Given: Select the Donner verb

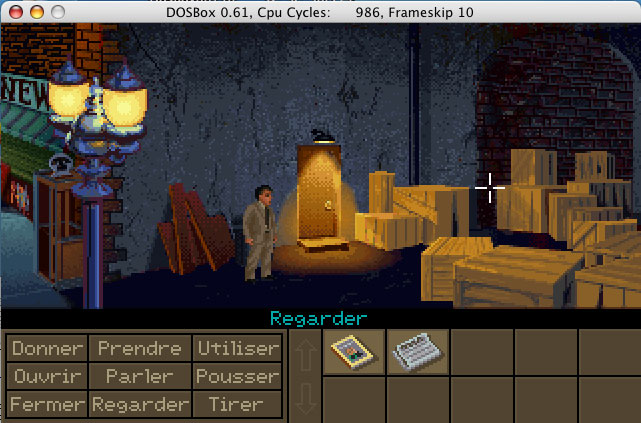Looking at the screenshot, I should pos(47,348).
